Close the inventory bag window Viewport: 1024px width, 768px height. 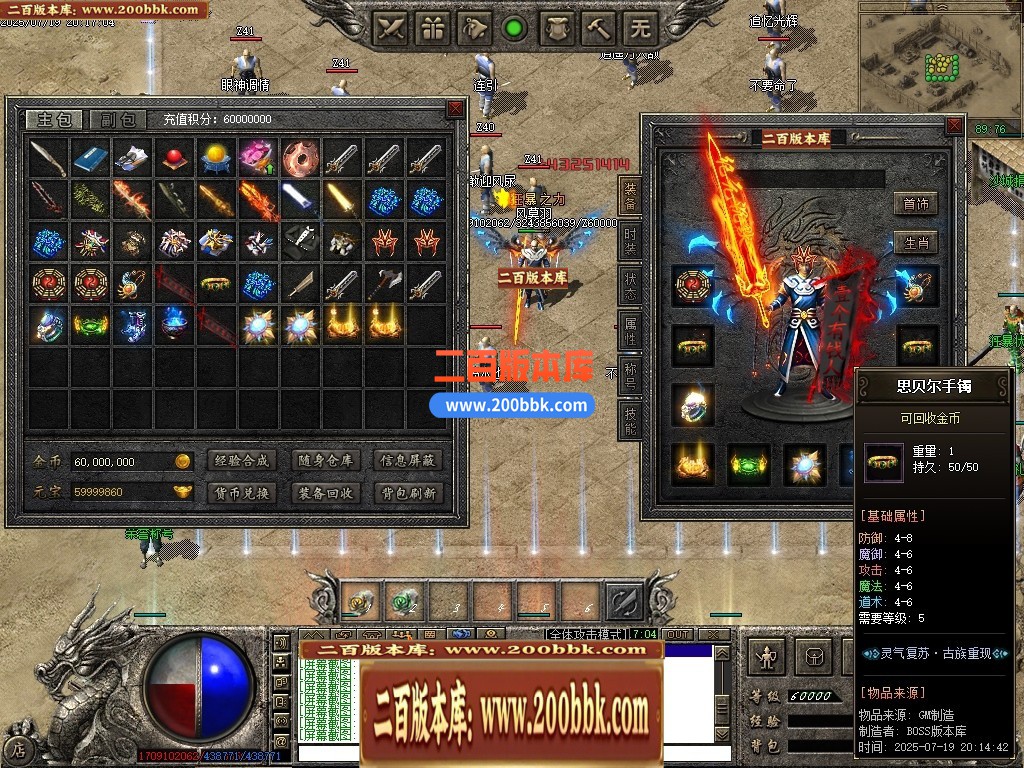click(x=455, y=108)
